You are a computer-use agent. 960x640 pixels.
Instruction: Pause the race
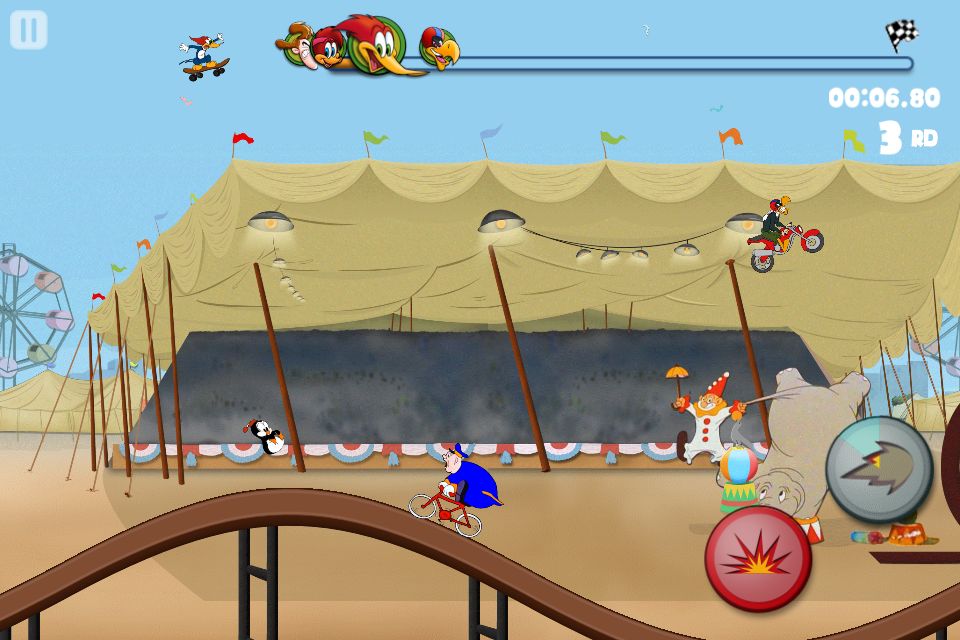pos(29,30)
